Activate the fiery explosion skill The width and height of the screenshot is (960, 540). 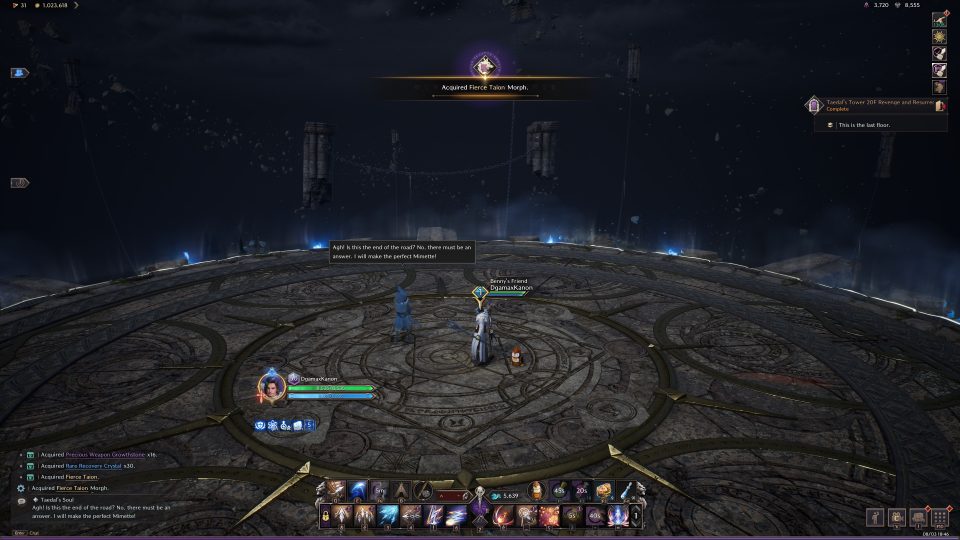[548, 516]
